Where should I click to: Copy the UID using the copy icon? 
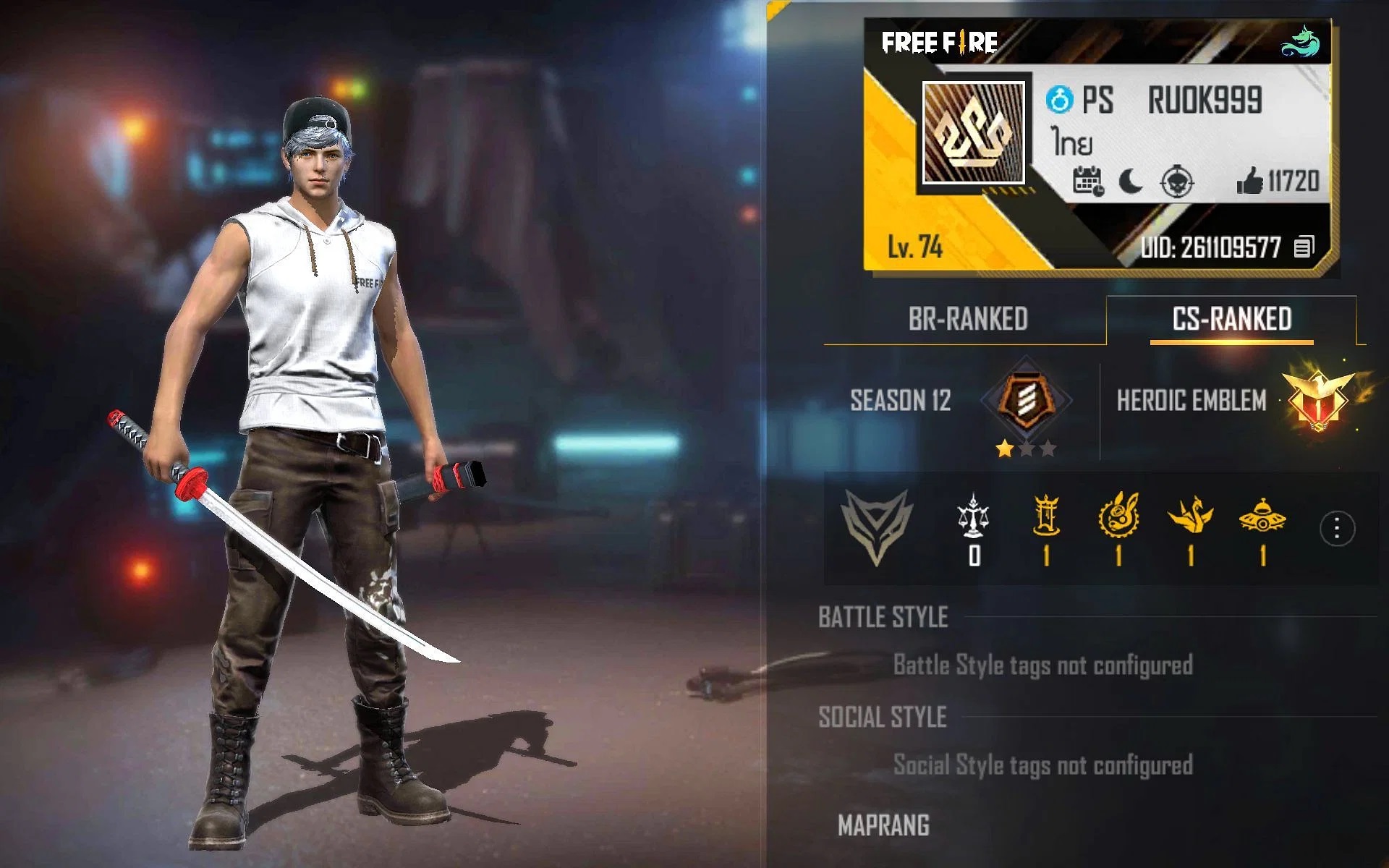pos(1304,247)
